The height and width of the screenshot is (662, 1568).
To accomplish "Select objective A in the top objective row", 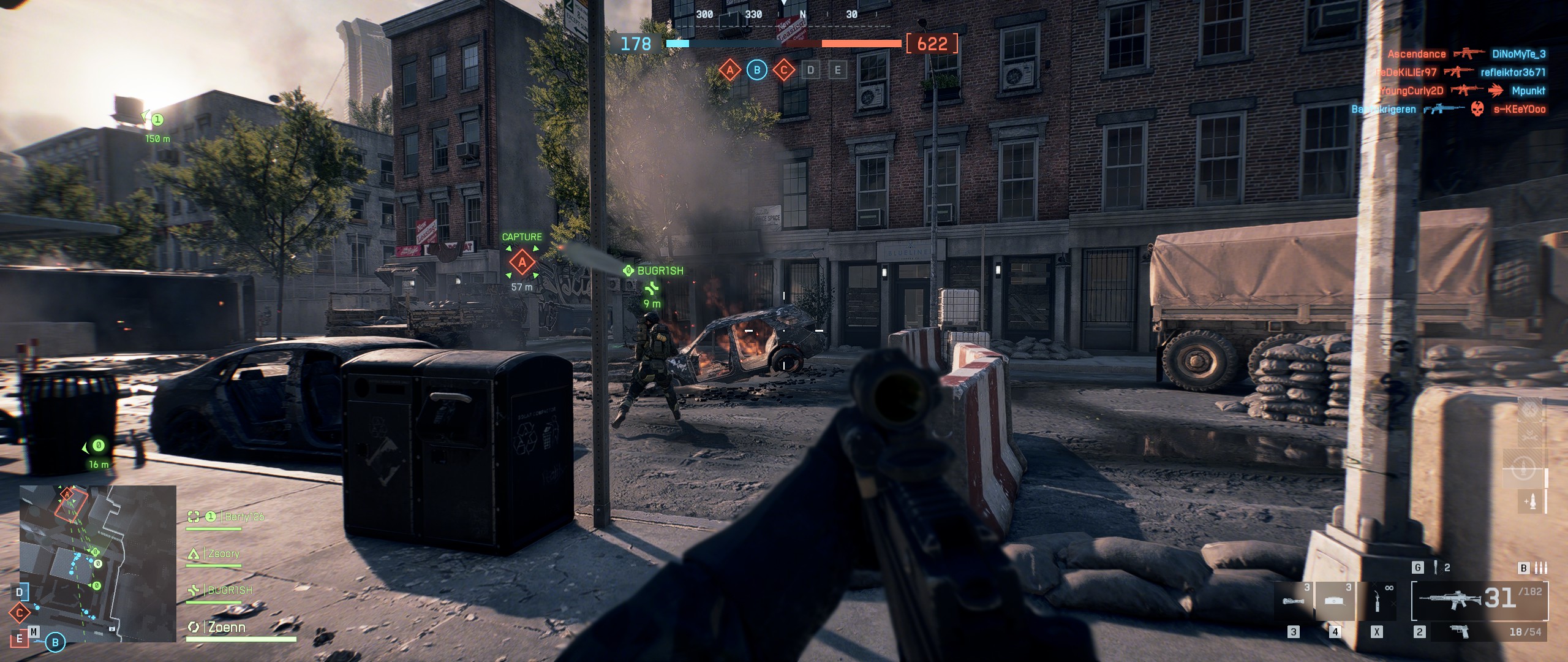I will tap(729, 70).
